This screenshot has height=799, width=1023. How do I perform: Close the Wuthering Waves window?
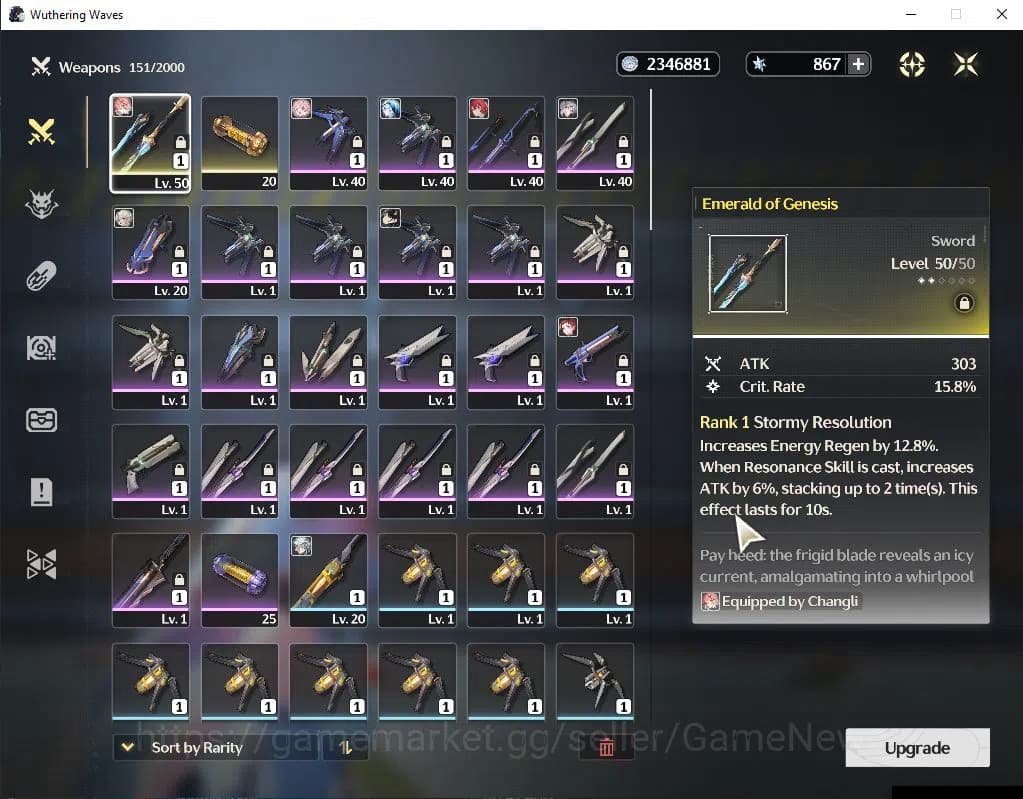1001,14
